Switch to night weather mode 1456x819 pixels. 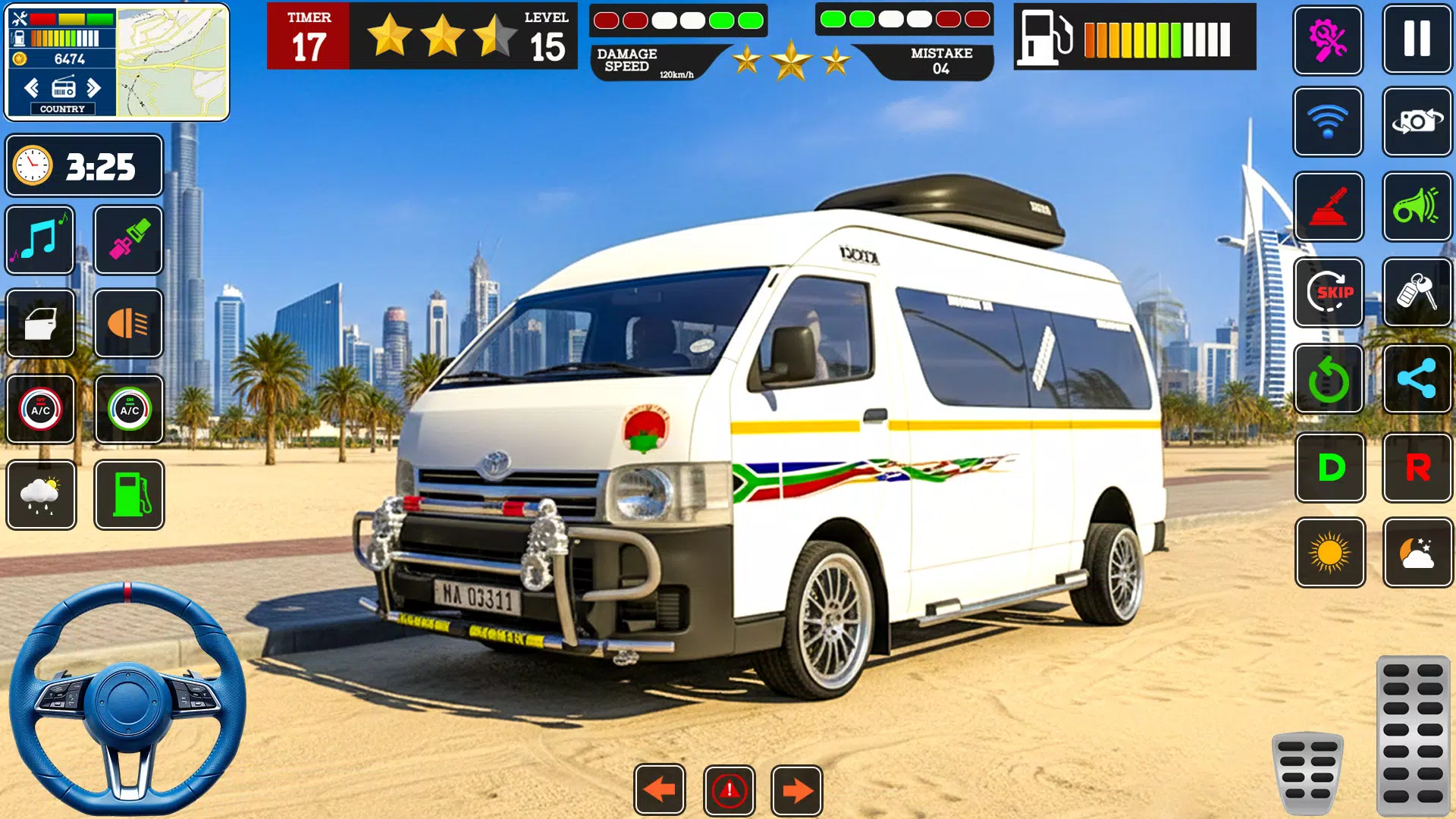[x=1417, y=553]
